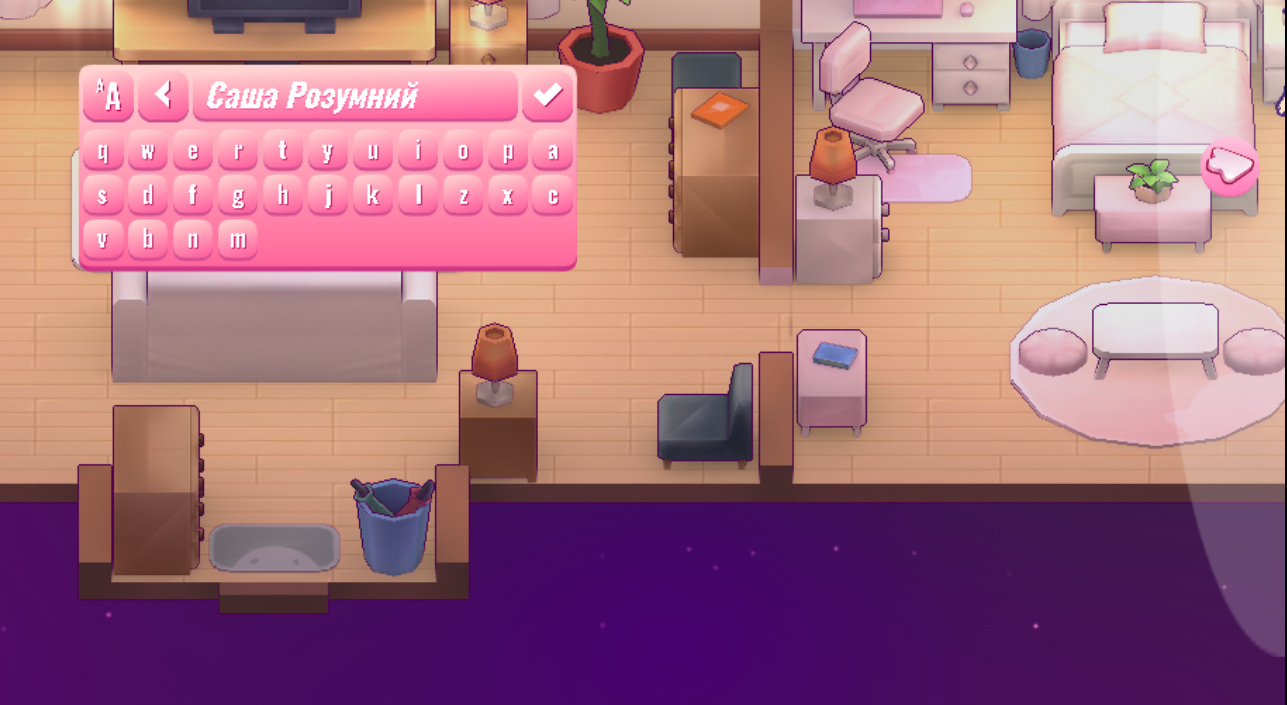Click the m key

coord(238,239)
